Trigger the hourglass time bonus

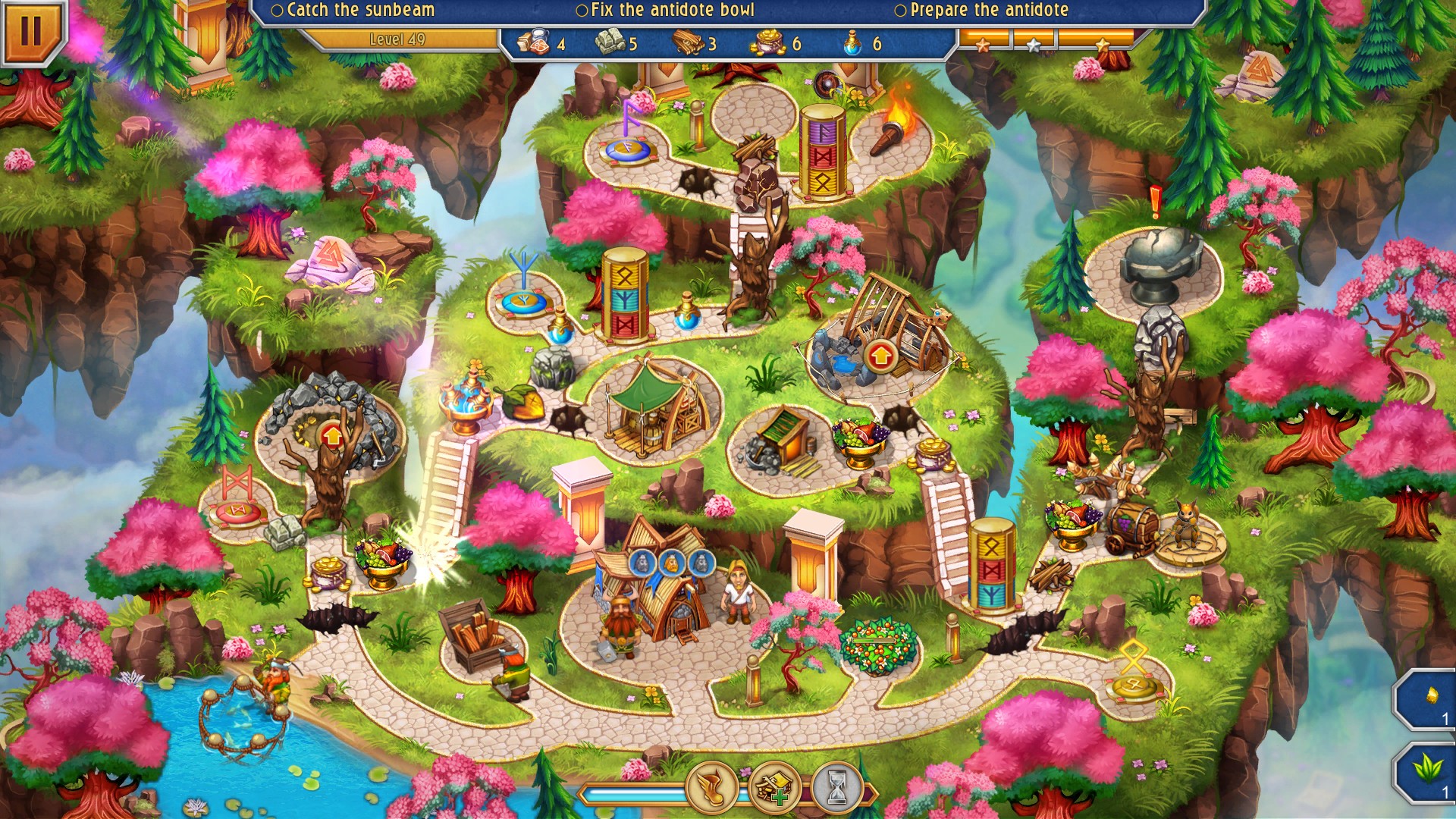click(x=836, y=789)
